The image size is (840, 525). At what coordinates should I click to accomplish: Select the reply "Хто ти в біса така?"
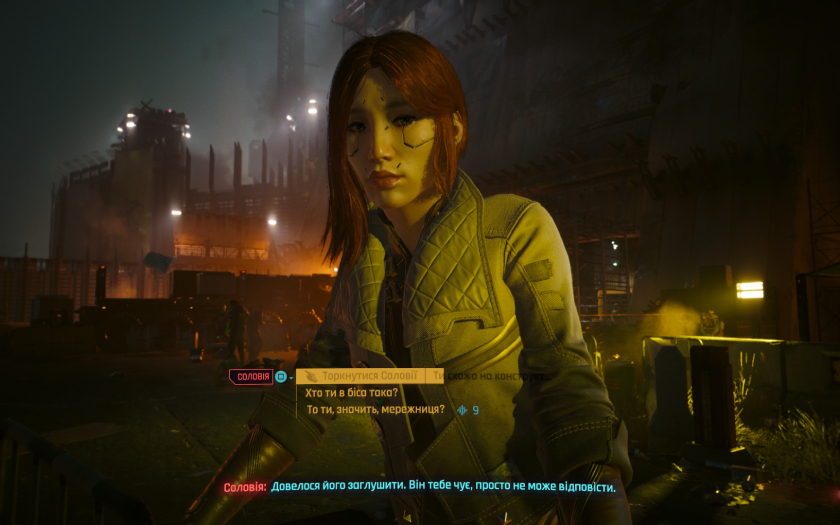pos(351,393)
